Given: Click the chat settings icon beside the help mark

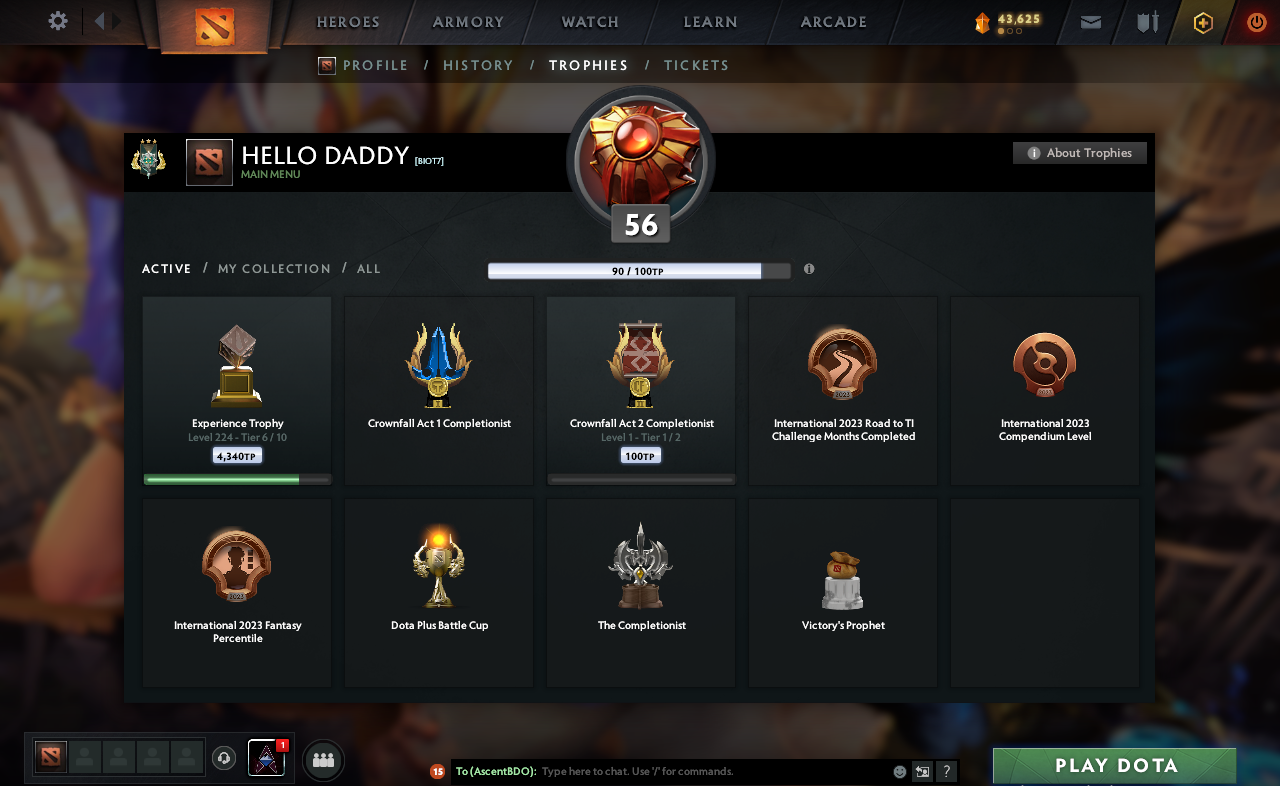Looking at the screenshot, I should coord(921,771).
